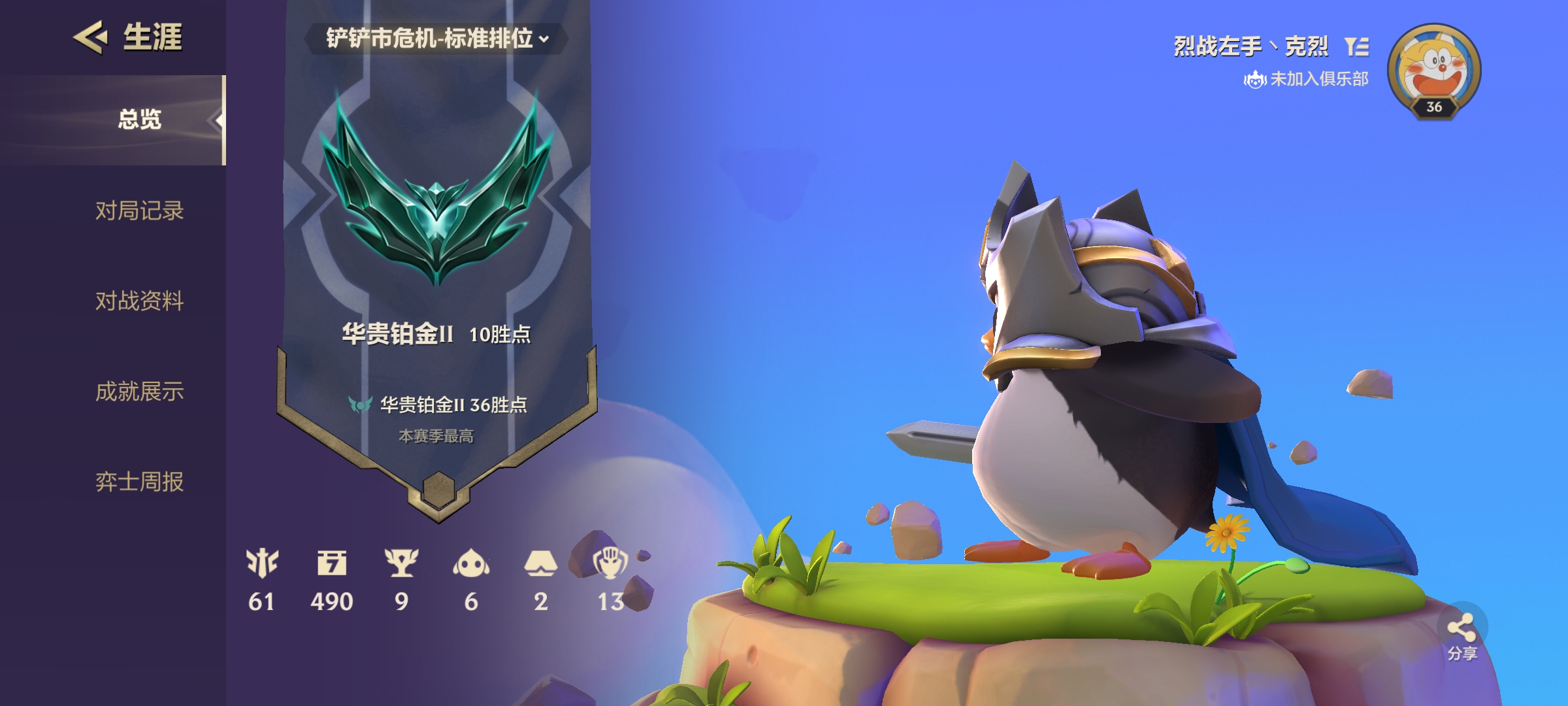
Task: Go back using the arrow beside 生涯
Action: click(90, 37)
